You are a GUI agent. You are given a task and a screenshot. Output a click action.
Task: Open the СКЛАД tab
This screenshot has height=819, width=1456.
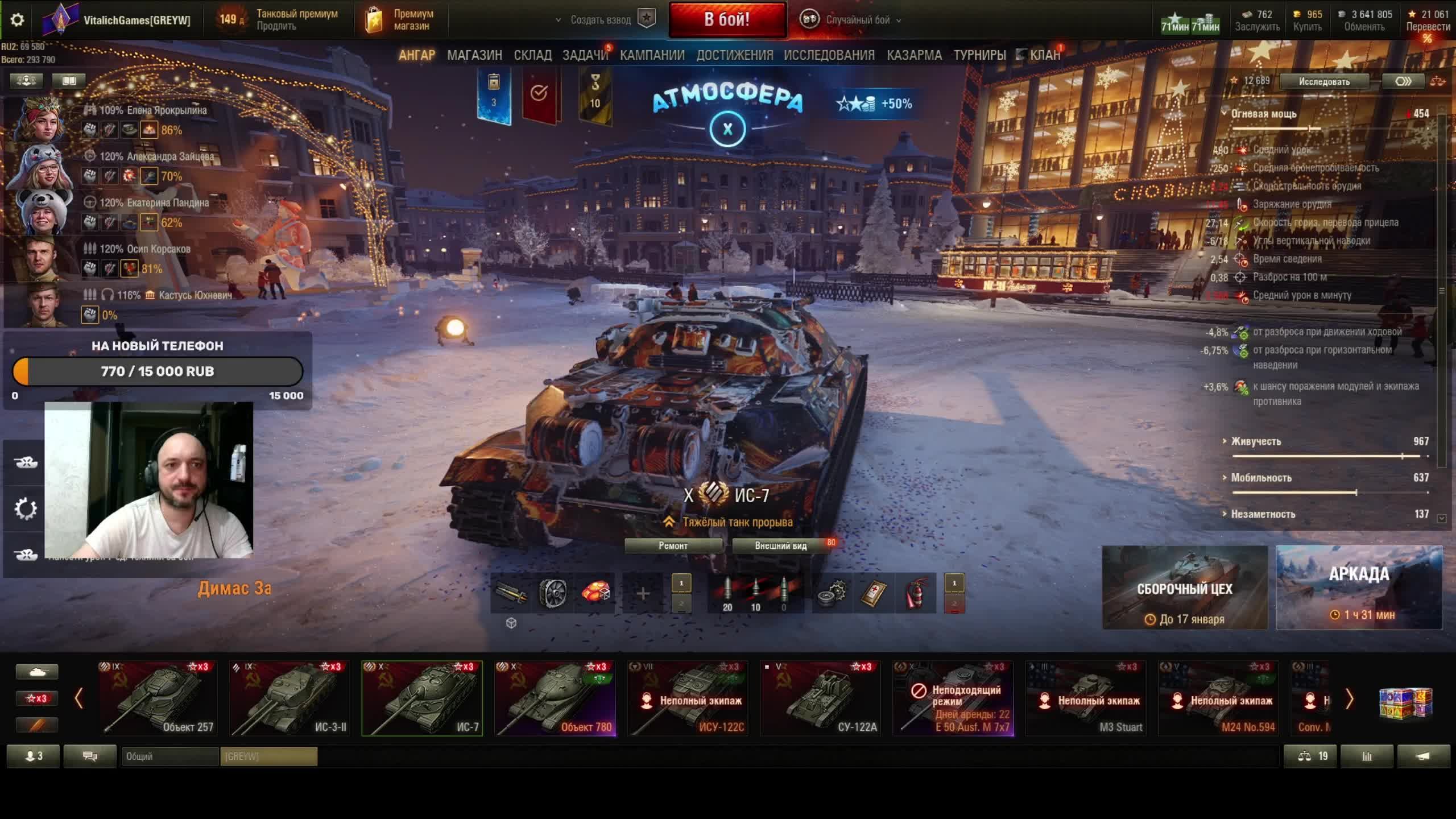pyautogui.click(x=532, y=55)
